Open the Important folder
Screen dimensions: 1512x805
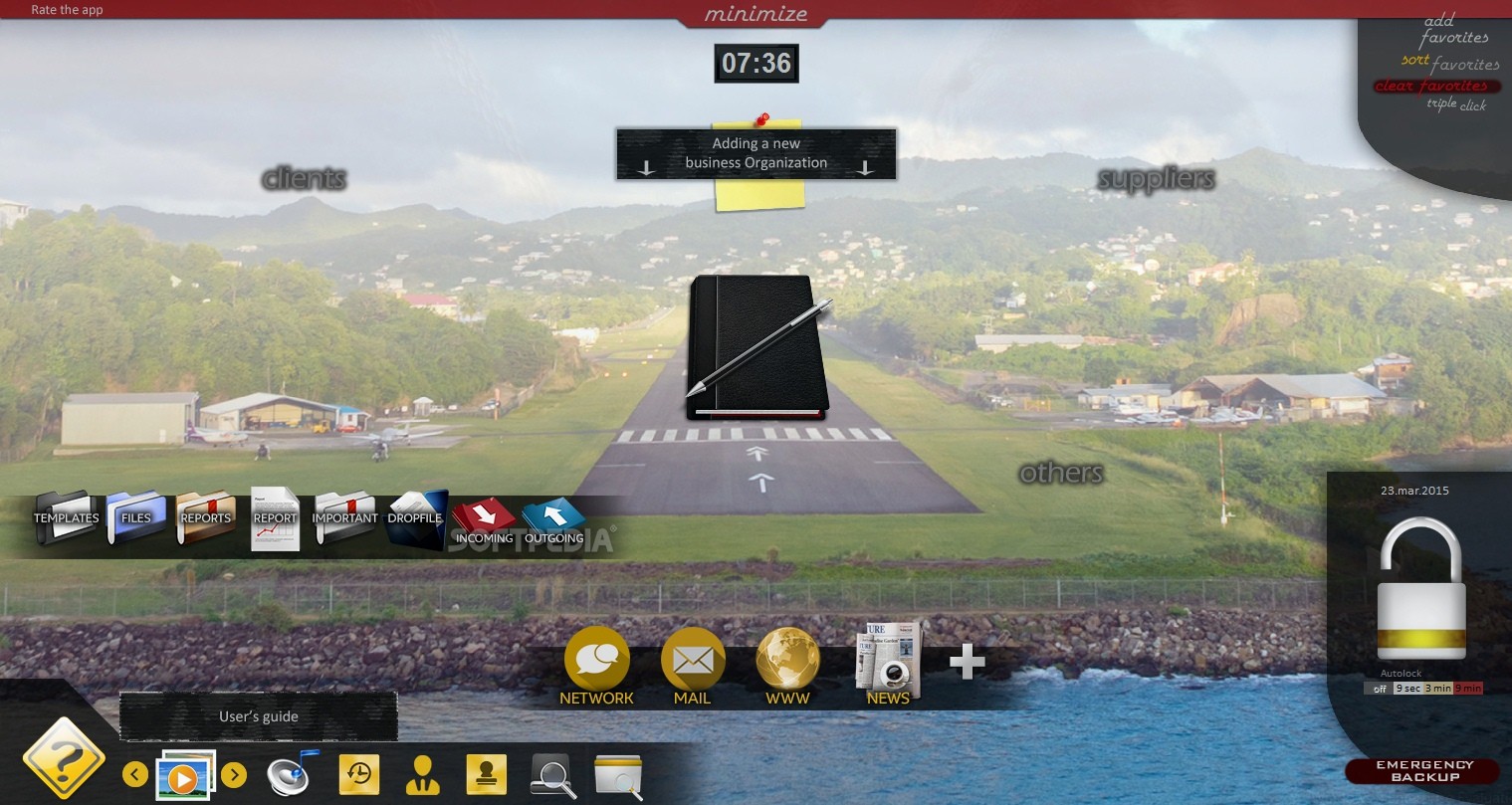[x=344, y=517]
